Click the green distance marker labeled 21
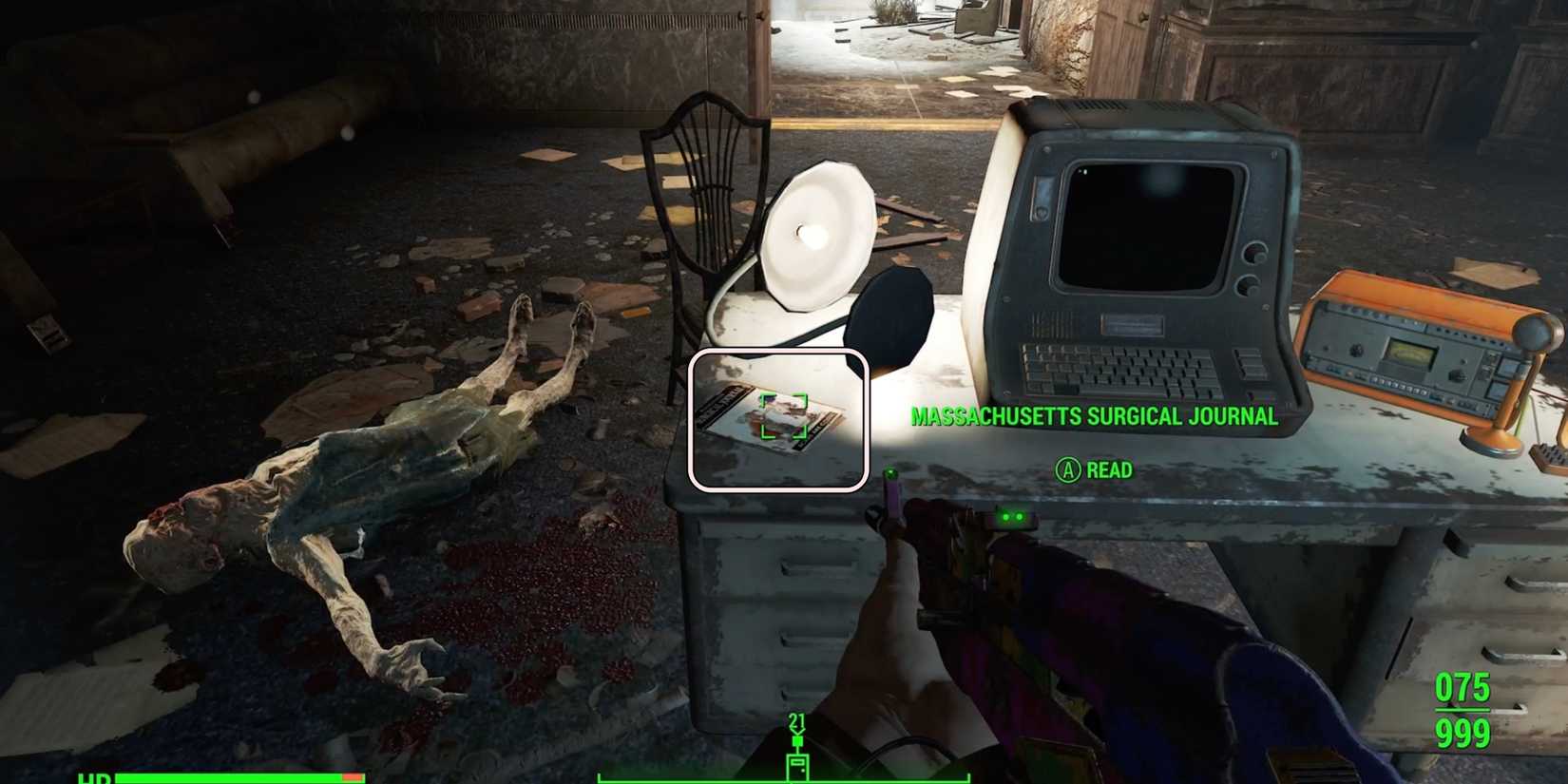Image resolution: width=1568 pixels, height=784 pixels. coord(794,721)
